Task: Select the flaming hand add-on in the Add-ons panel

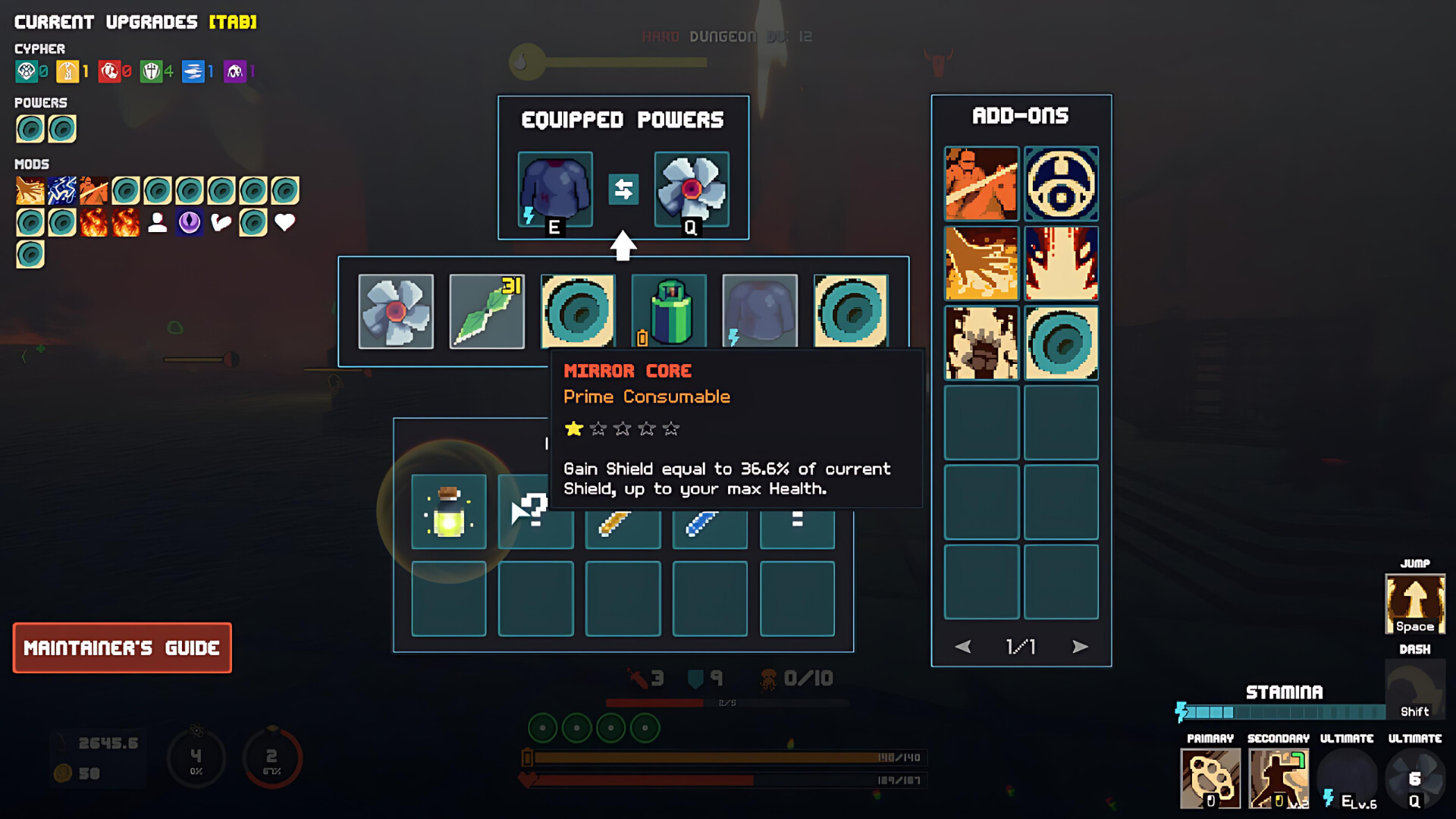Action: pyautogui.click(x=980, y=263)
